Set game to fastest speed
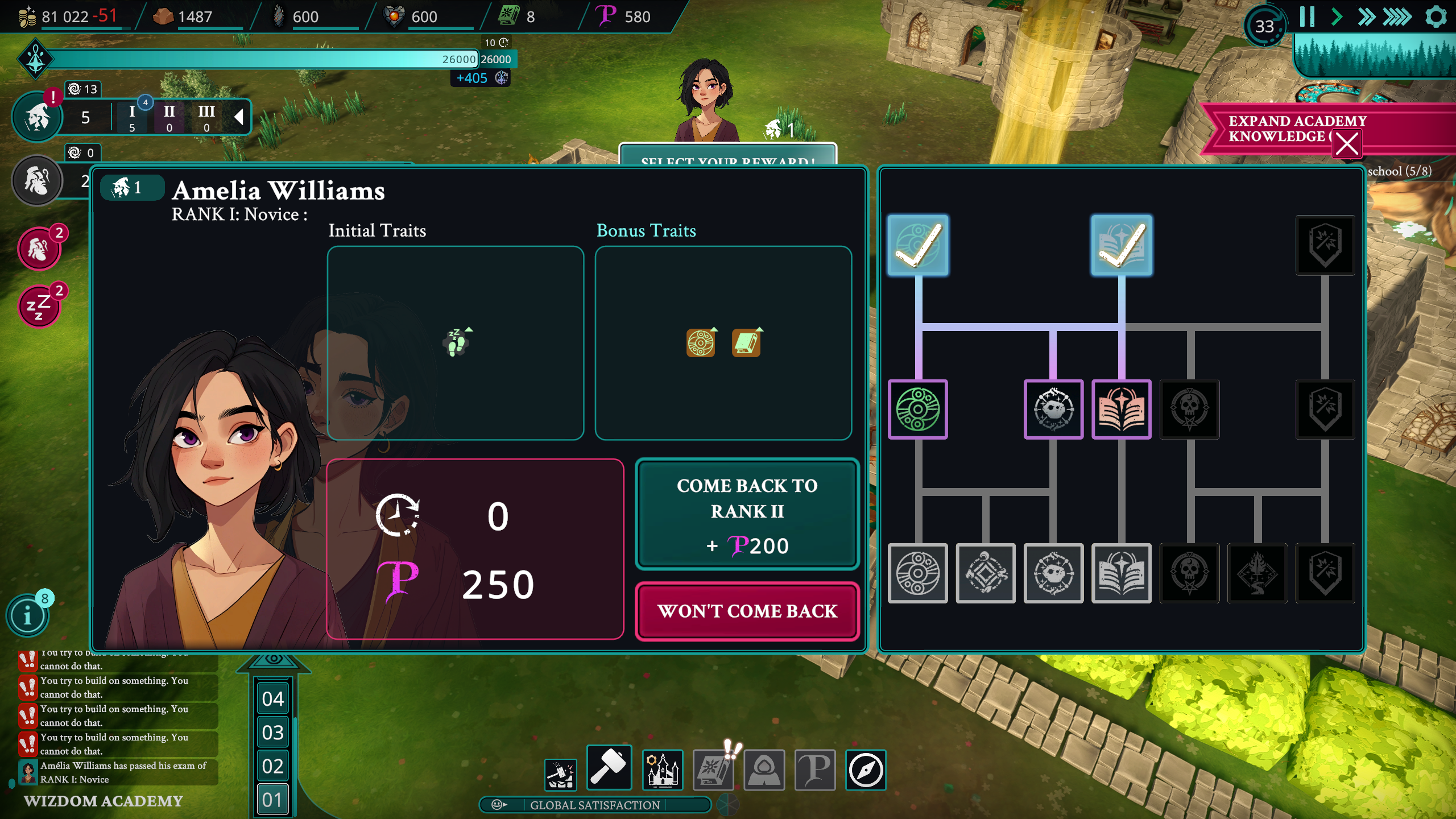Screen dimensions: 1456x819 pyautogui.click(x=1397, y=17)
